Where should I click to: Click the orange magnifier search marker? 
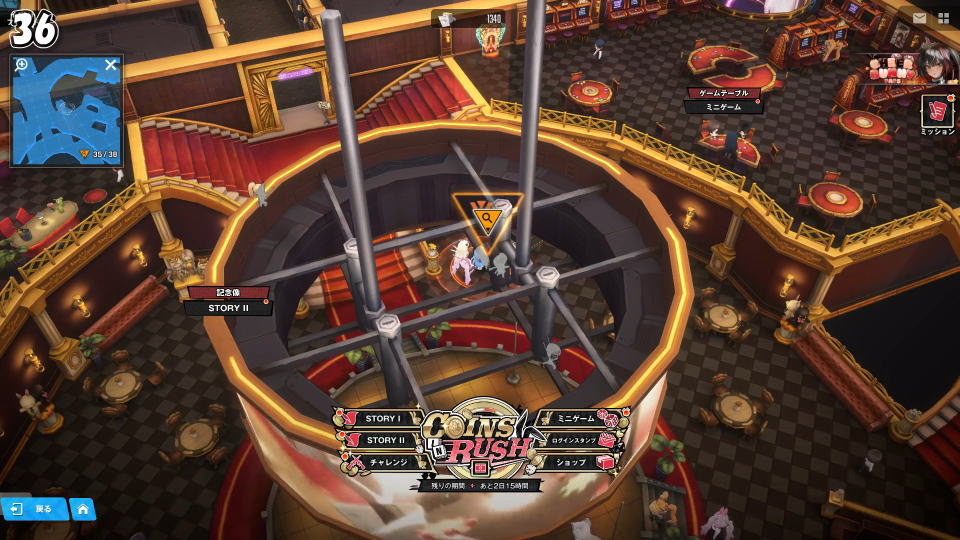click(487, 217)
